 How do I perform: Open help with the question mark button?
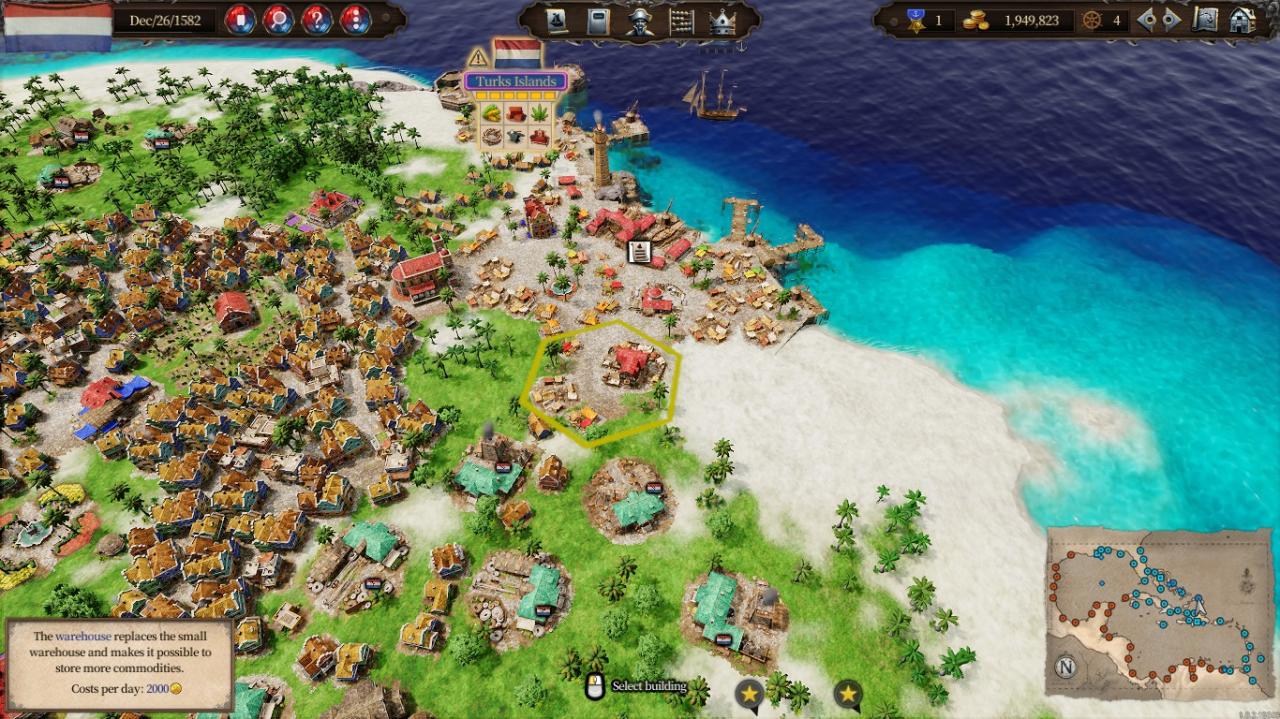(317, 20)
